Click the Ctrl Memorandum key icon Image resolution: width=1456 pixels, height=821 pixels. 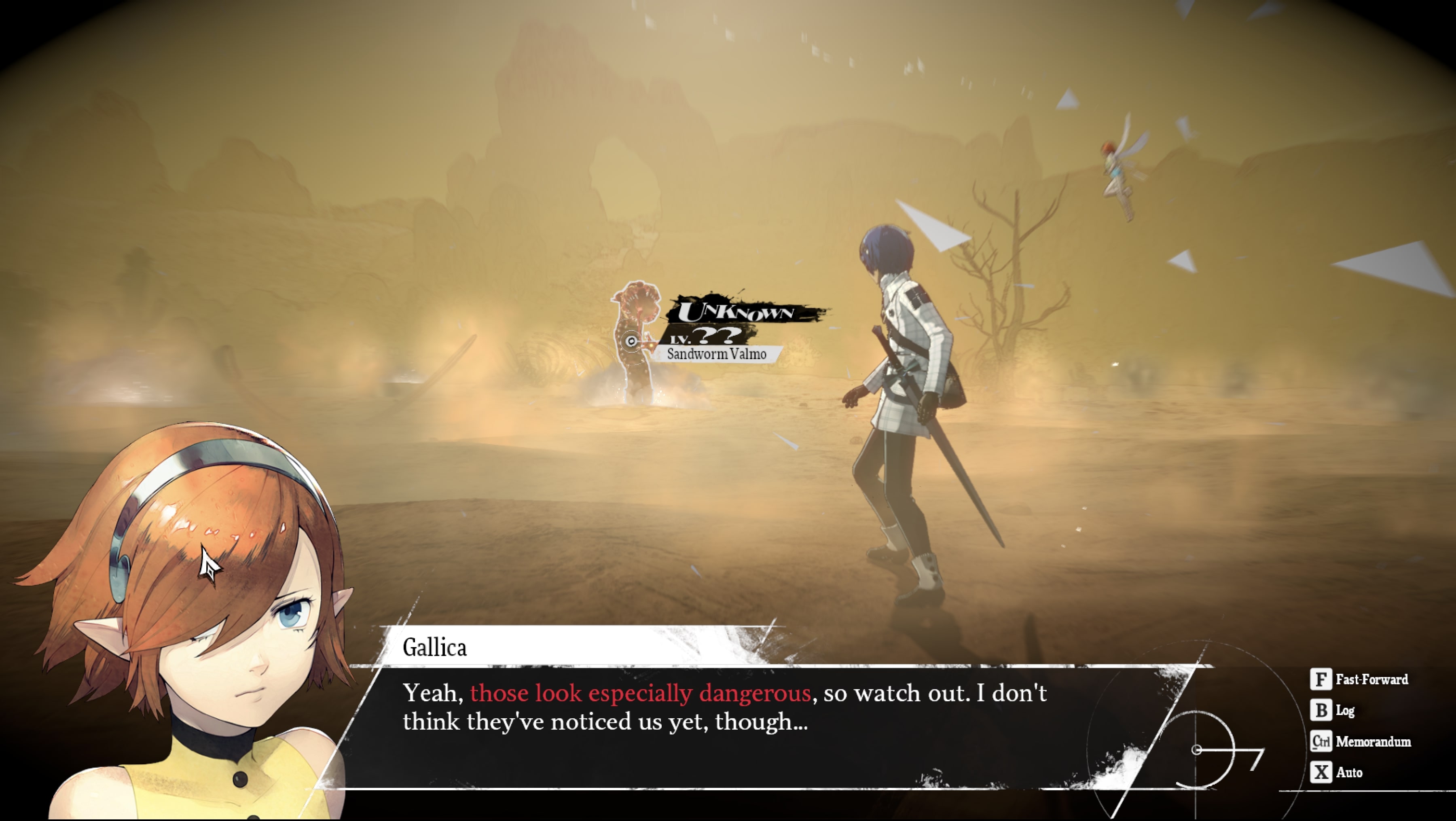click(1321, 741)
